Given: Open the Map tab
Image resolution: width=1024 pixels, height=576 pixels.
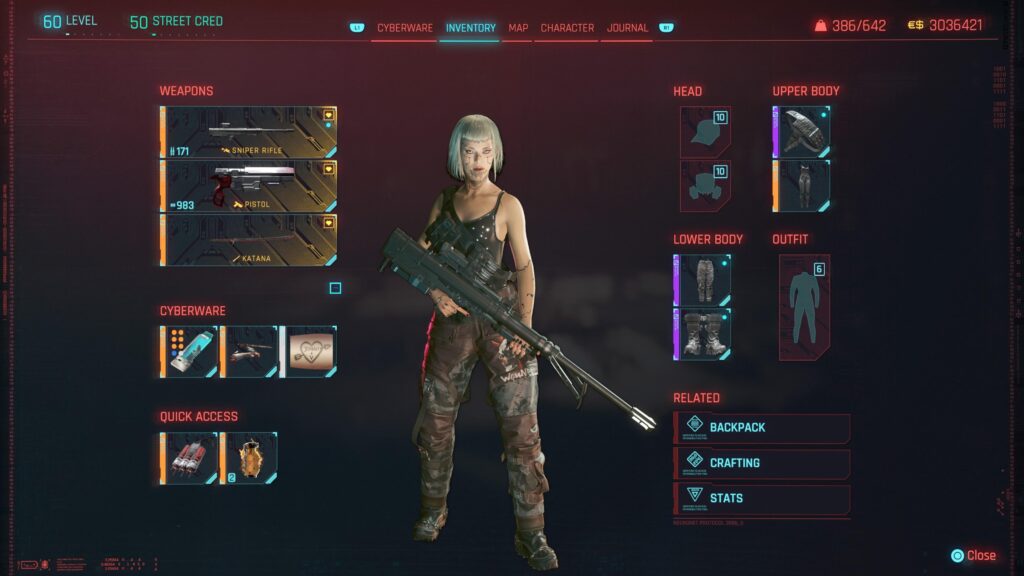Looking at the screenshot, I should point(518,28).
